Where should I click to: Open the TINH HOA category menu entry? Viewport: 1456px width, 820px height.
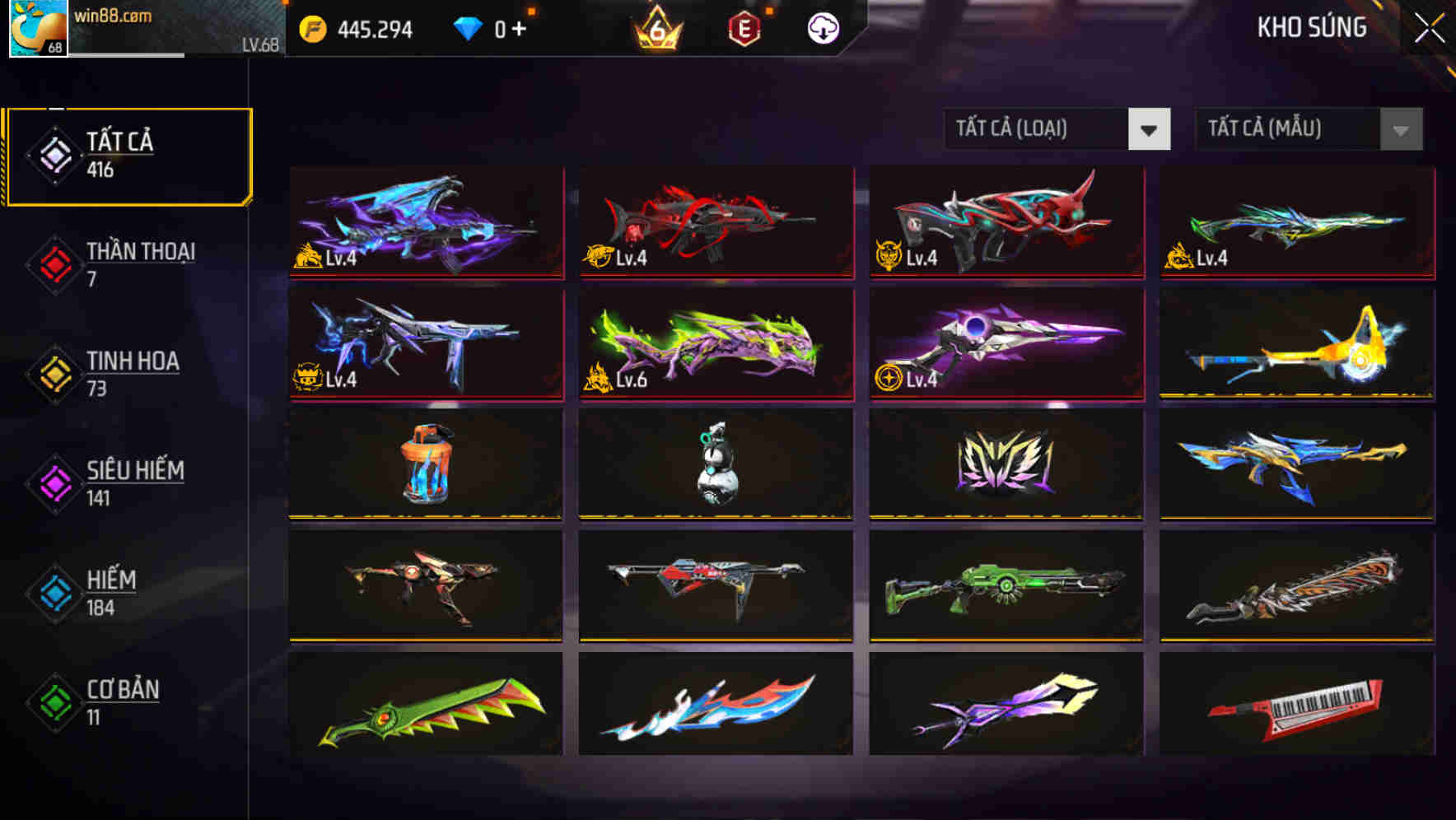(133, 373)
